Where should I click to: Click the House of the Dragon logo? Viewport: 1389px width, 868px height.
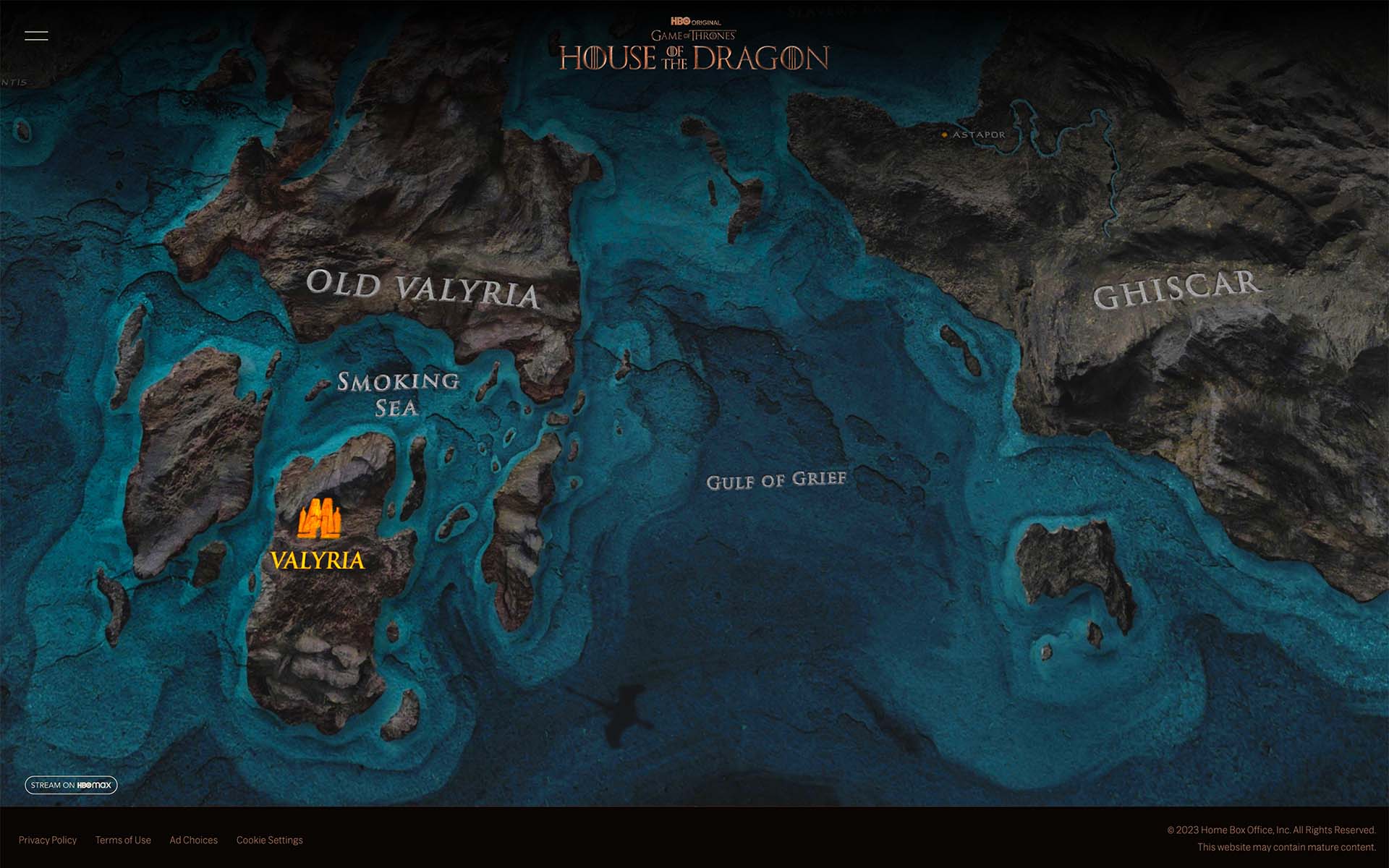[694, 48]
